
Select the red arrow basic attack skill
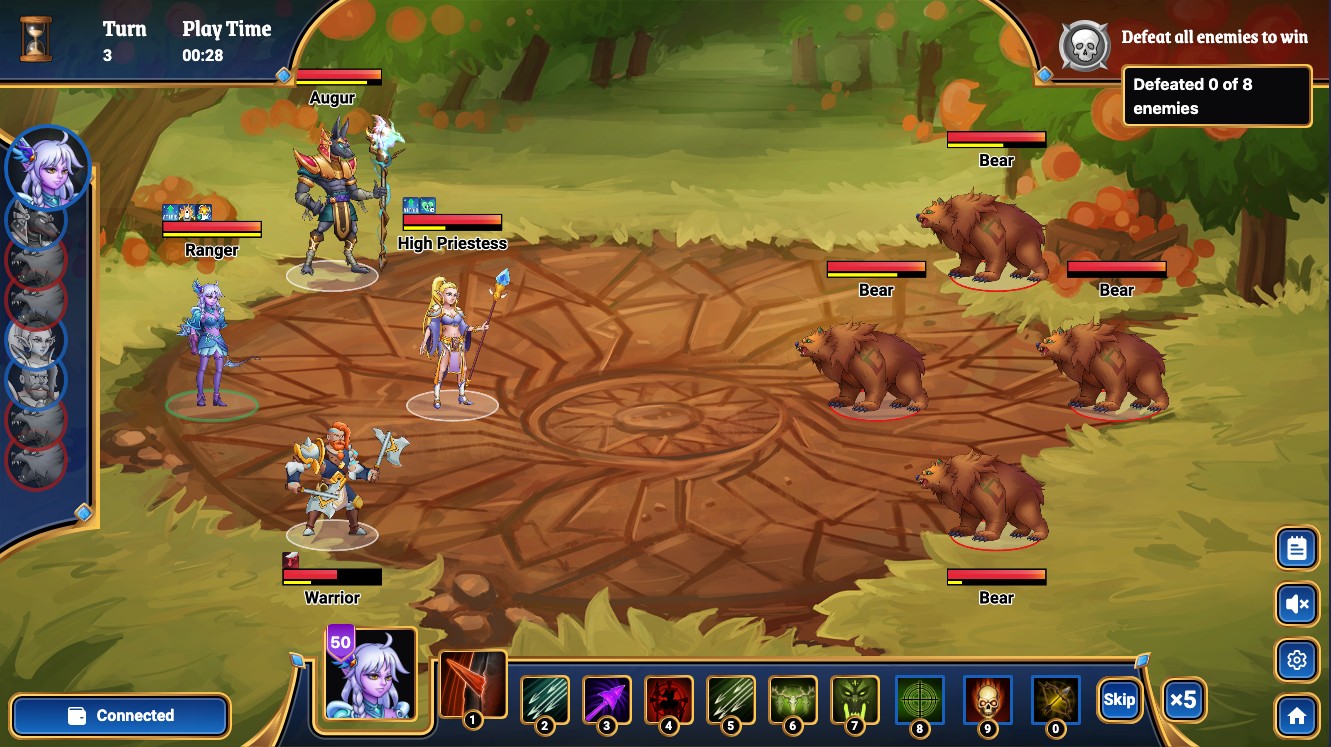473,685
